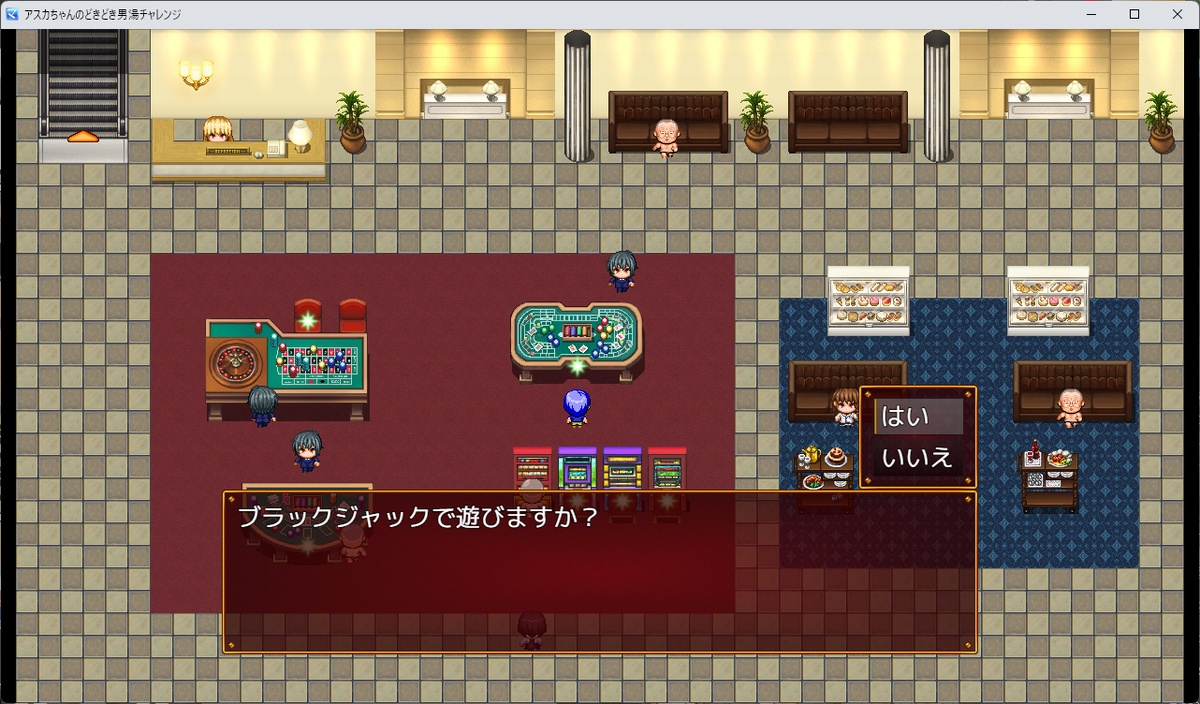Maximize the game window
Screen dimensions: 1200x704
pyautogui.click(x=1134, y=14)
